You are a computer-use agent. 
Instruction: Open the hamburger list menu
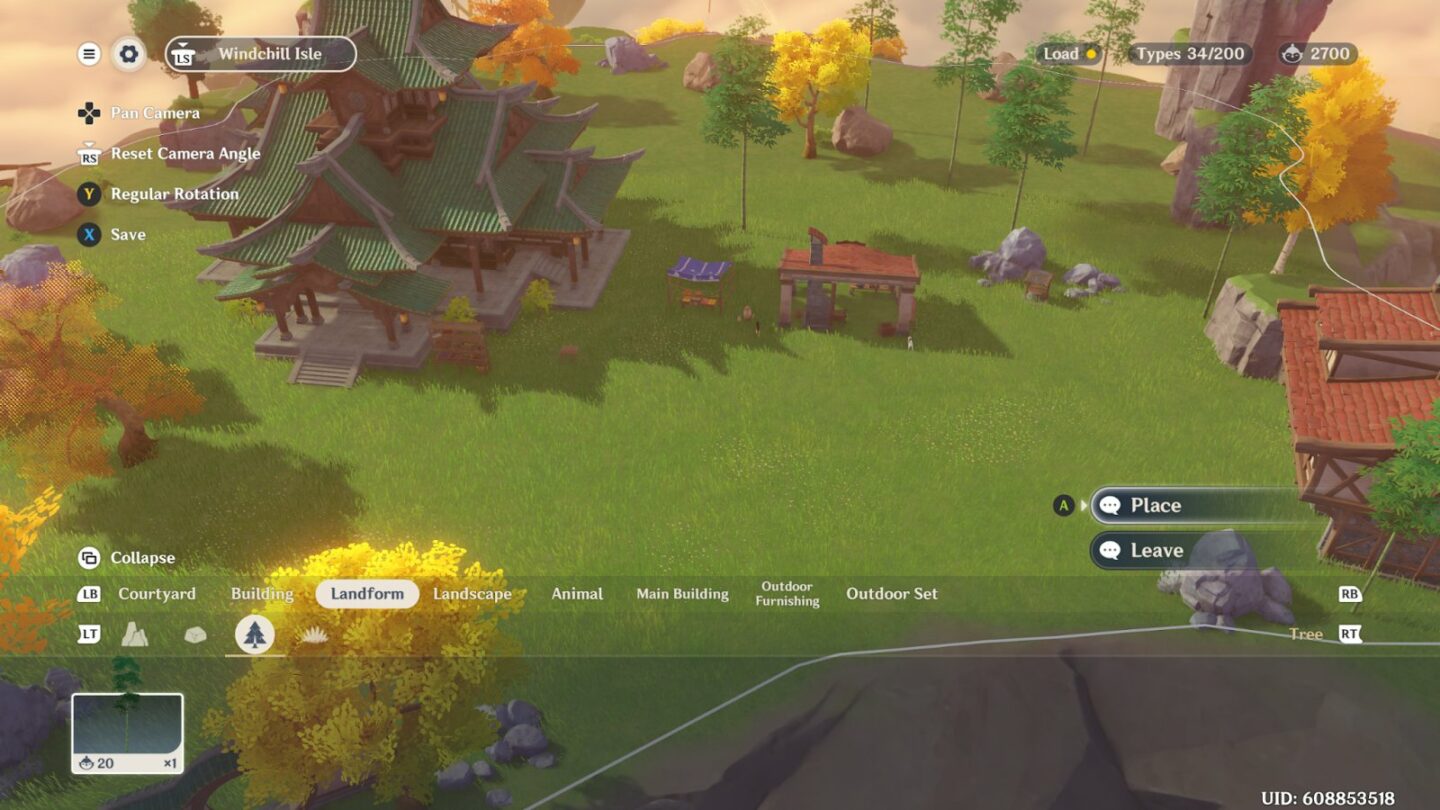[x=89, y=54]
